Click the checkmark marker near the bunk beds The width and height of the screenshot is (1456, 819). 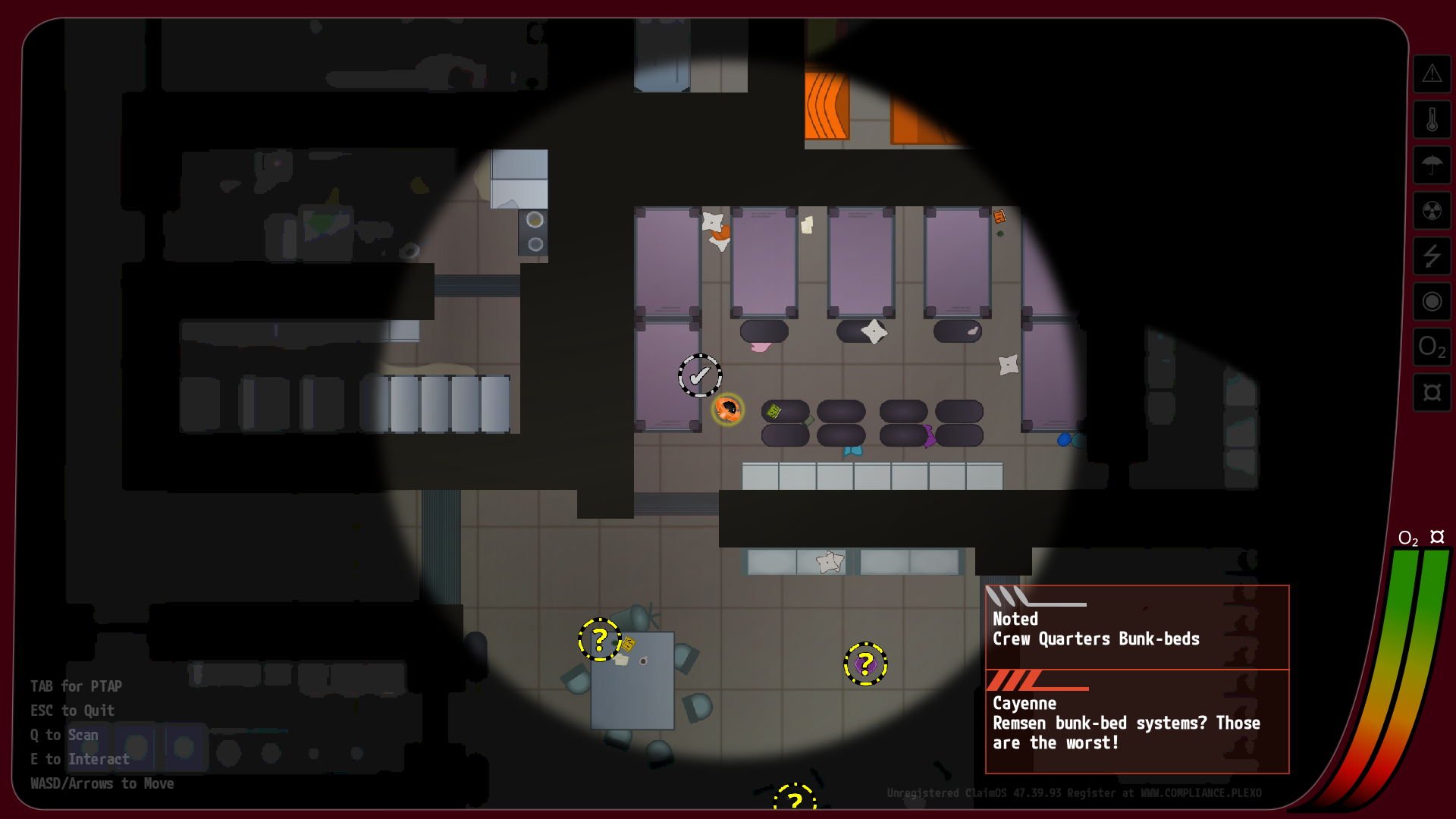tap(699, 375)
